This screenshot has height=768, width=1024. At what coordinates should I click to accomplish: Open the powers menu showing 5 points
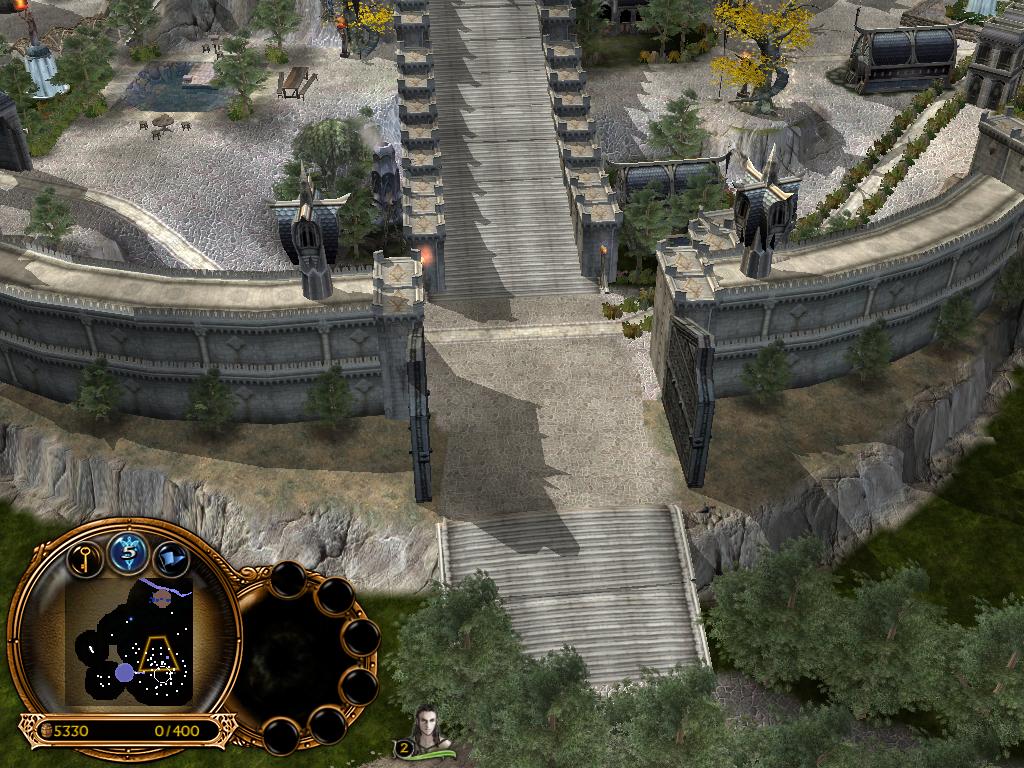[x=129, y=551]
